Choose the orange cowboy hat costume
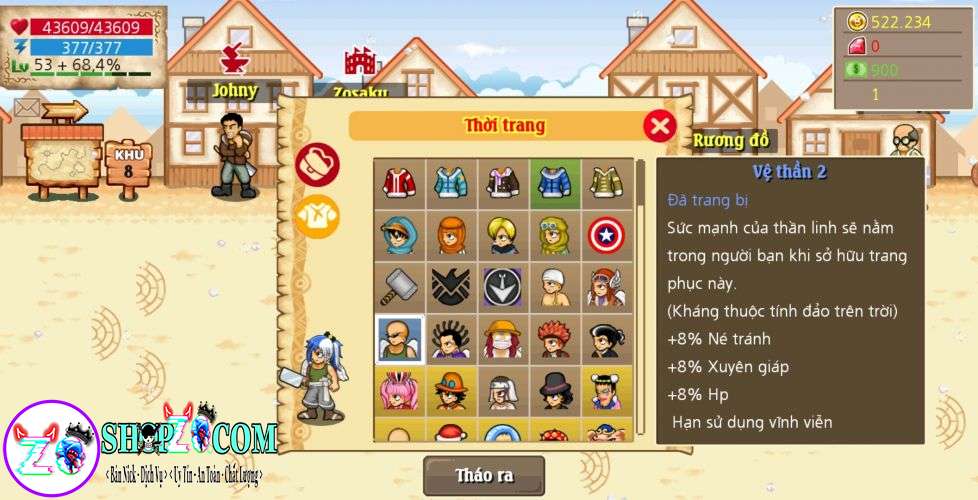Screen dimensions: 978x500 click(x=451, y=391)
